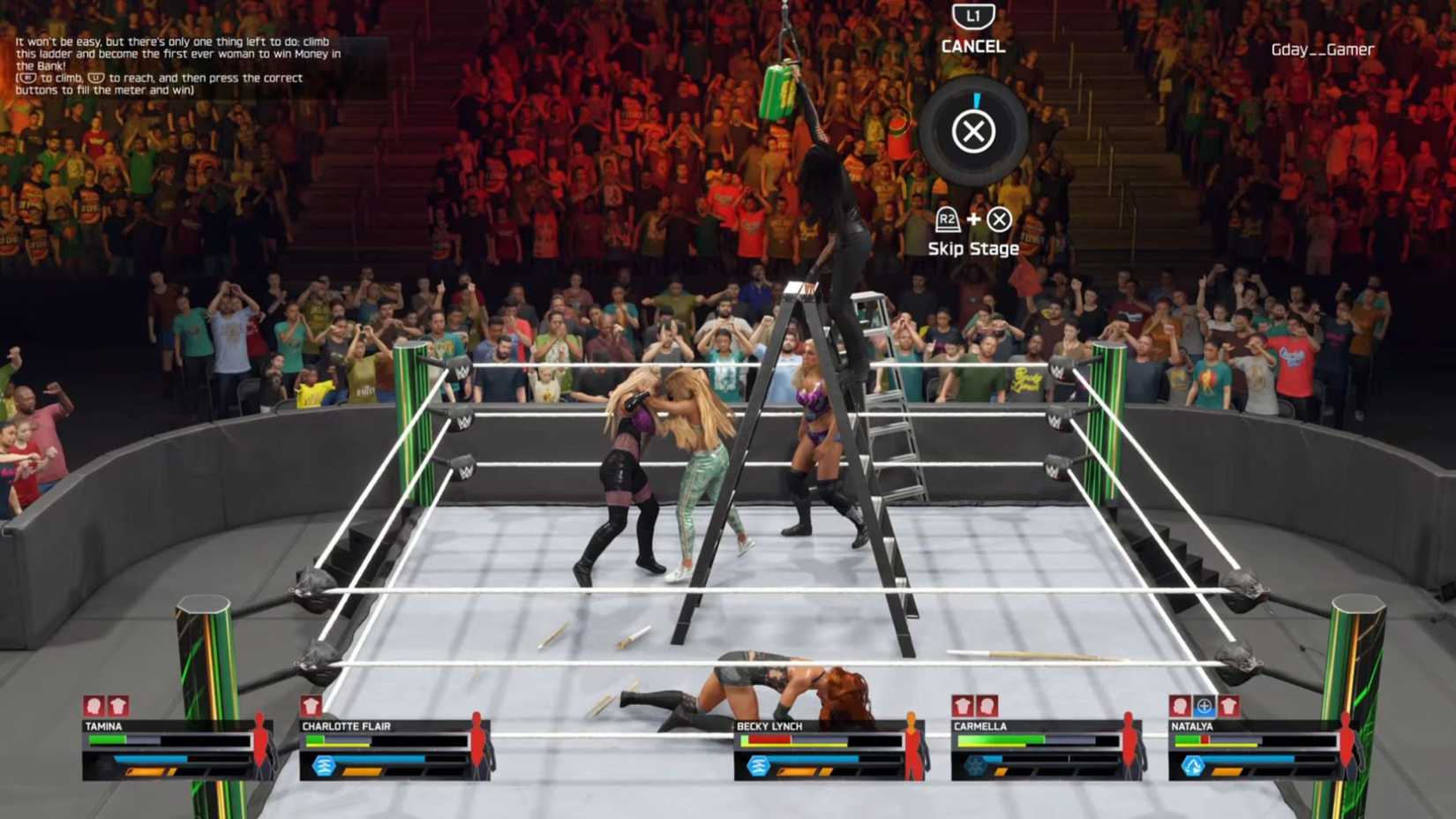Click the X action button prompt

[973, 132]
